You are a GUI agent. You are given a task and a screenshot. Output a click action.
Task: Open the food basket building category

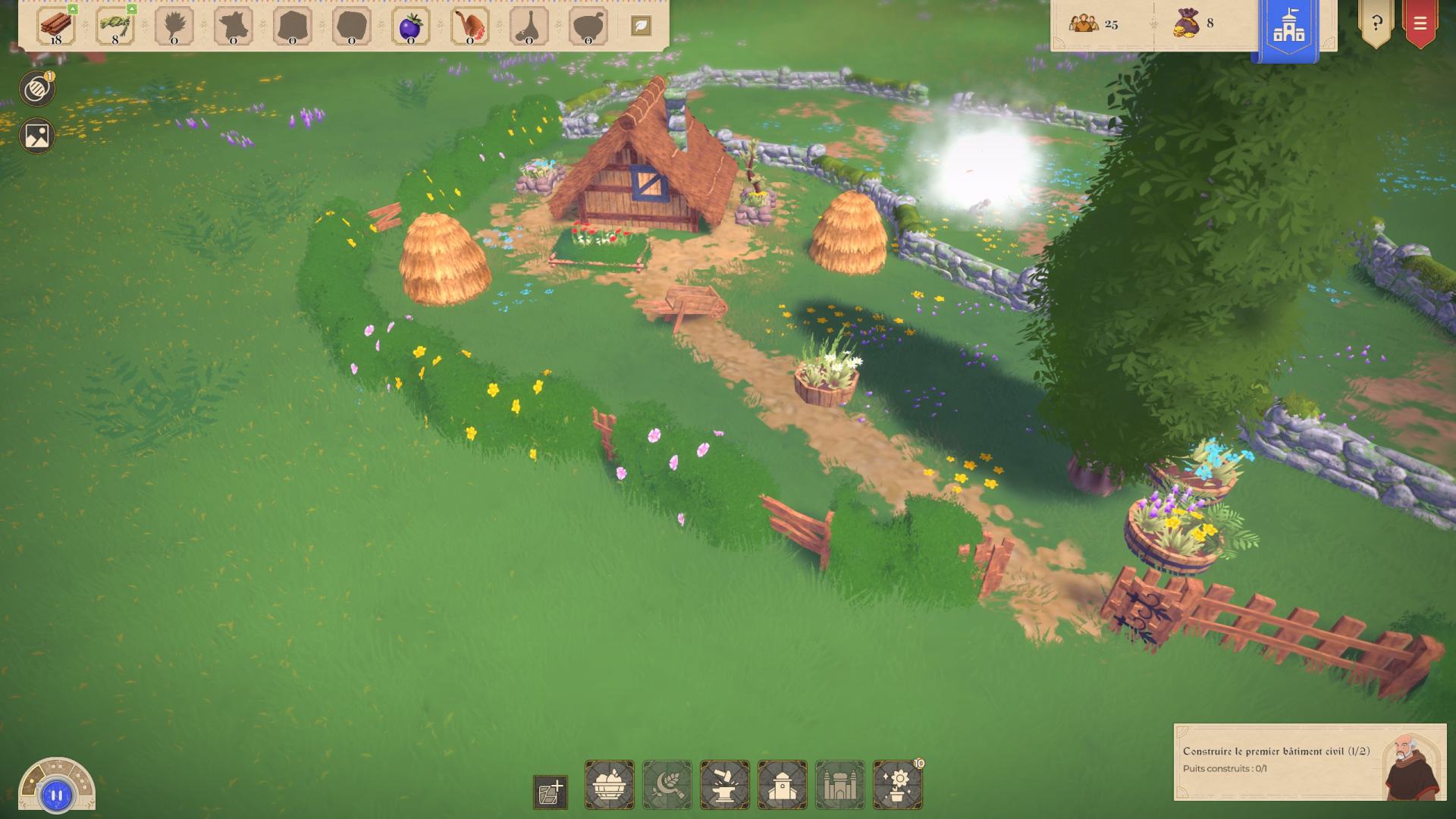tap(610, 785)
